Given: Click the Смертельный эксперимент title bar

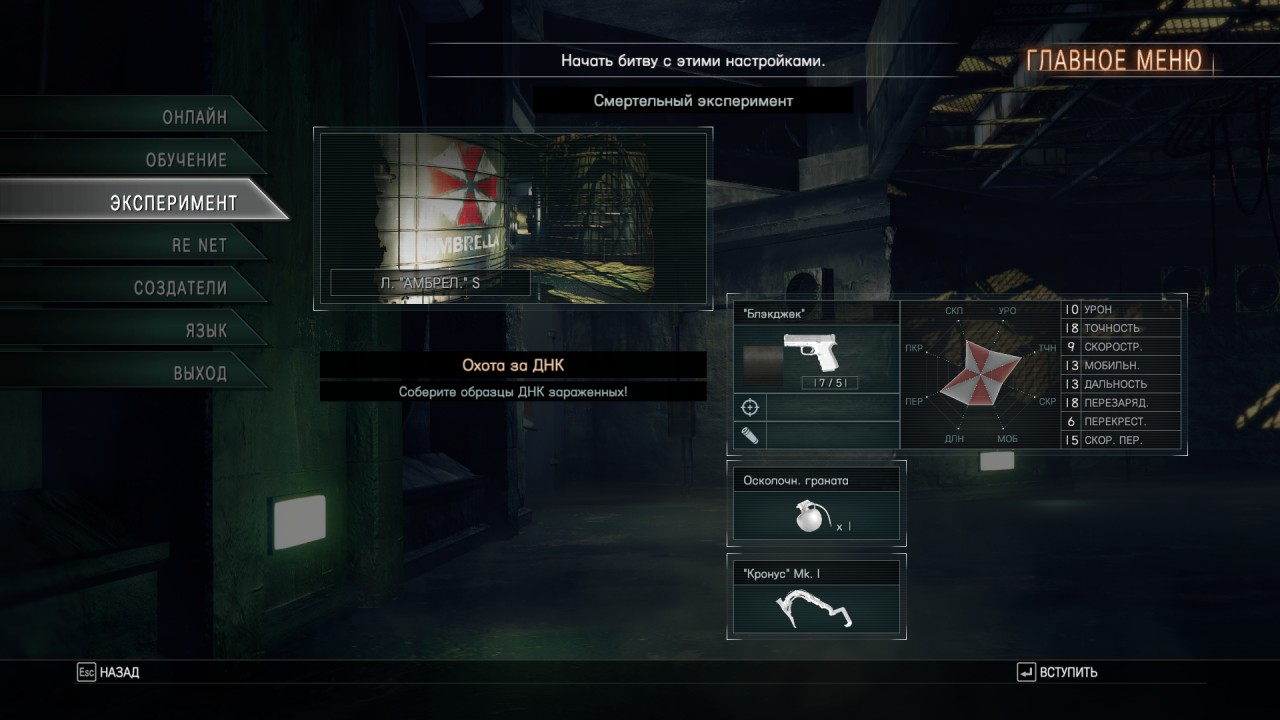Looking at the screenshot, I should [x=692, y=101].
